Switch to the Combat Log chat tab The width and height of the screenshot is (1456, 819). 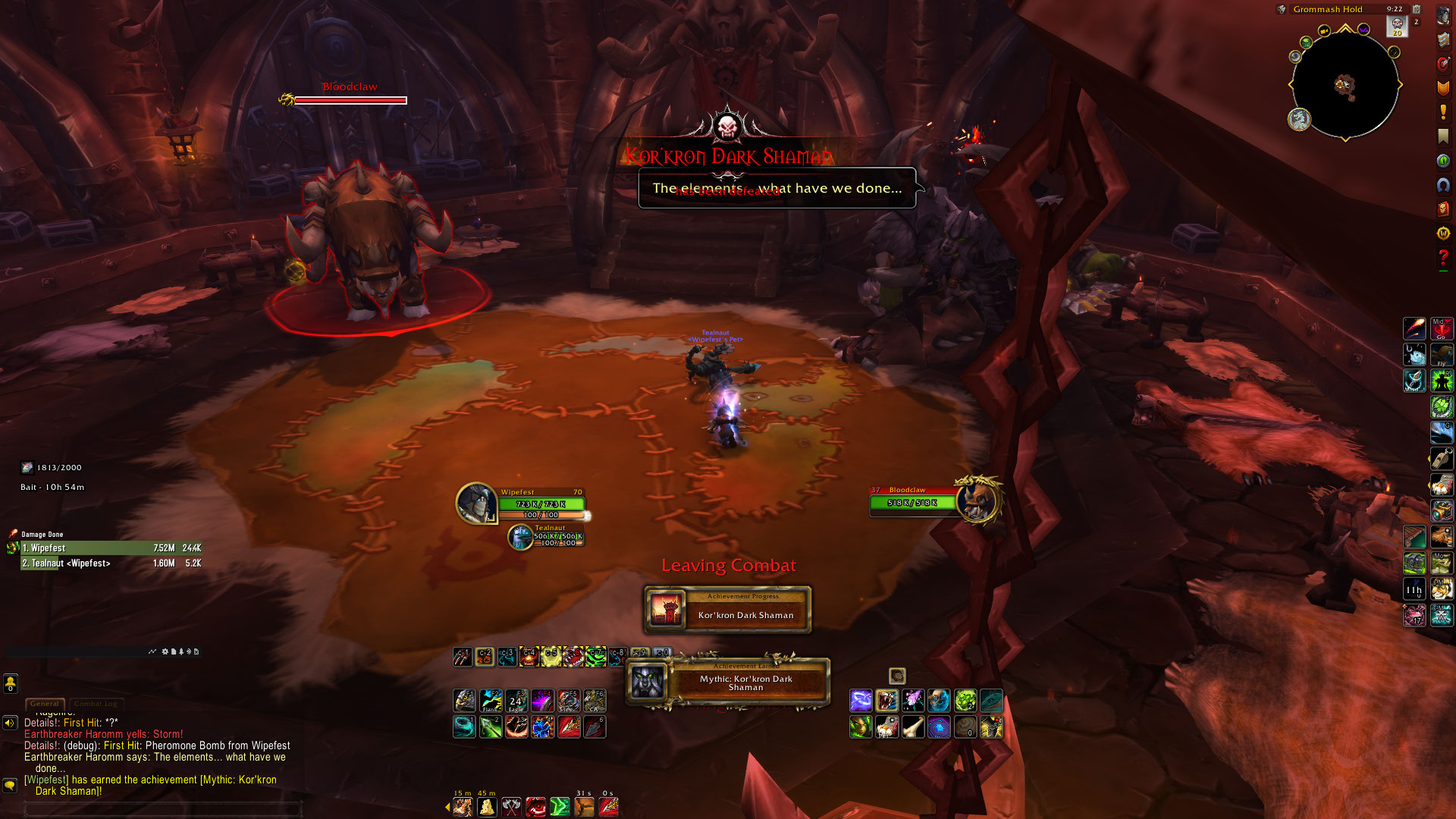point(96,704)
